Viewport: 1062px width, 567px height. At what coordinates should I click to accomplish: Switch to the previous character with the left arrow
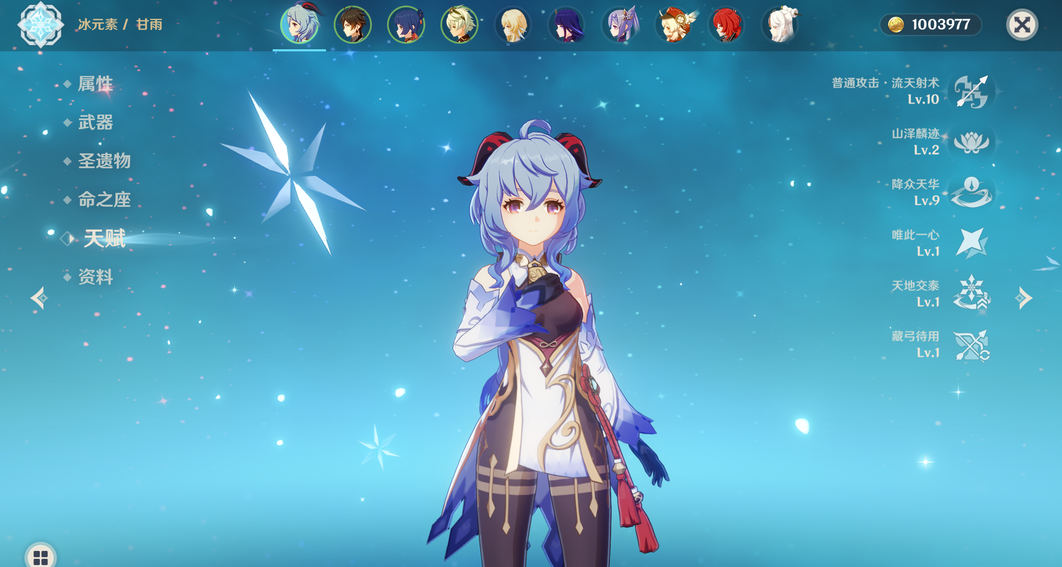(39, 298)
